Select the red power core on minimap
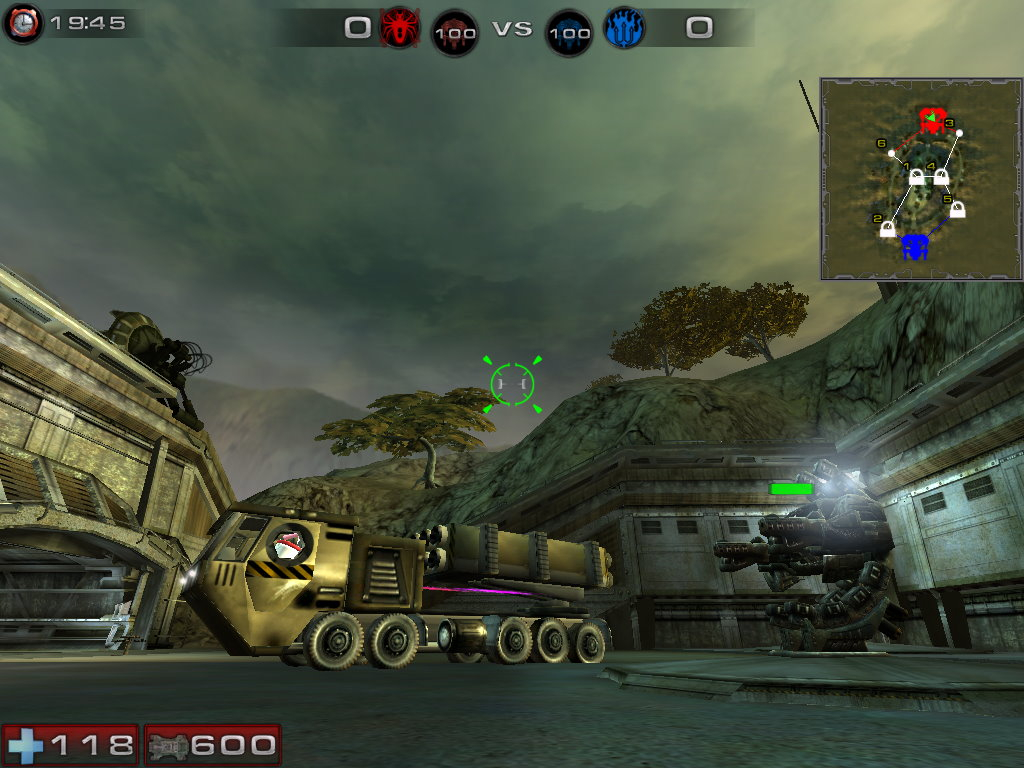The width and height of the screenshot is (1024, 768). 932,121
